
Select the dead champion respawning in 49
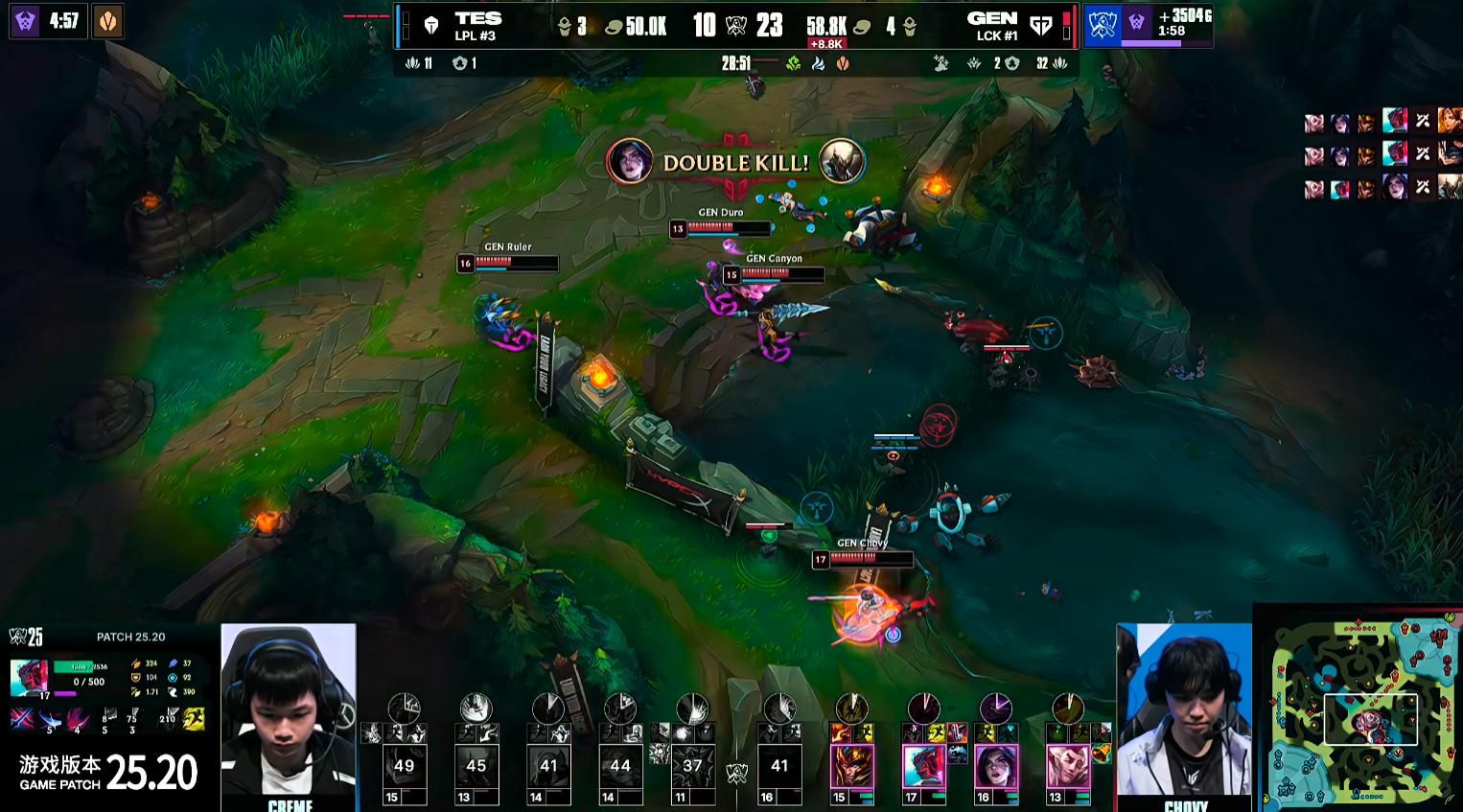[x=404, y=767]
